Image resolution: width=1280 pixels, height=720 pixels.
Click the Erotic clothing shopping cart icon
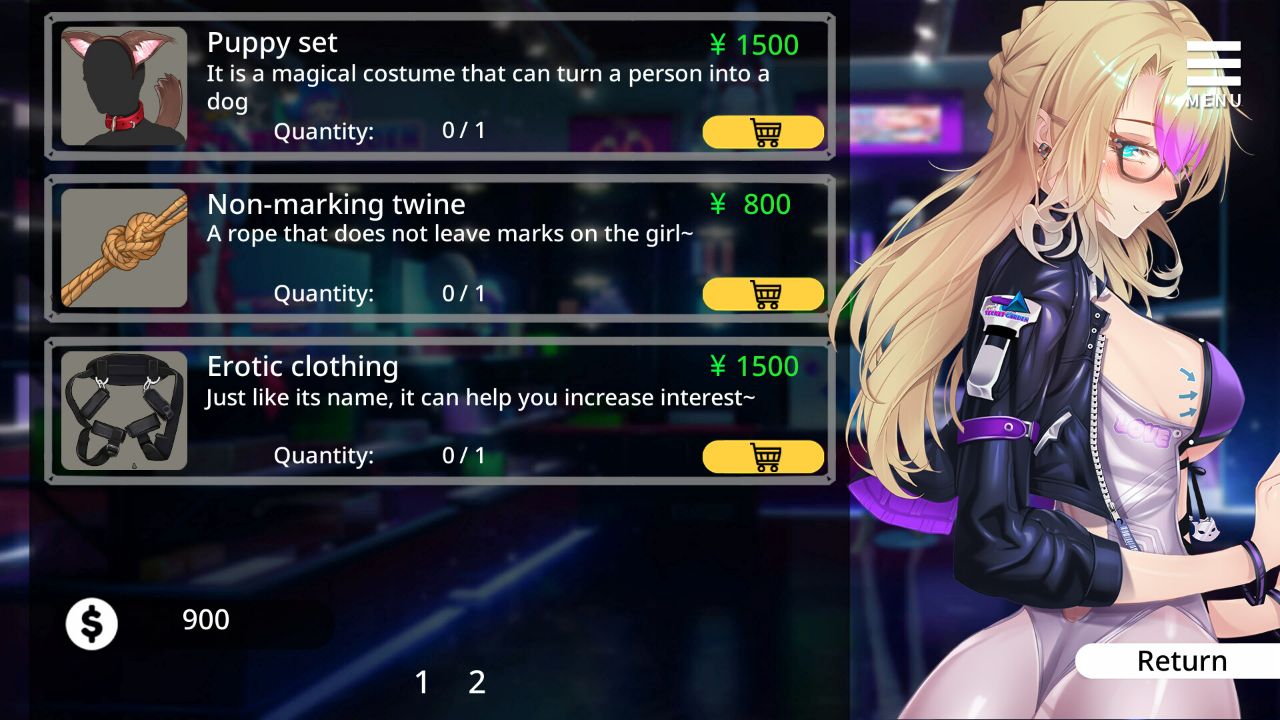point(765,456)
